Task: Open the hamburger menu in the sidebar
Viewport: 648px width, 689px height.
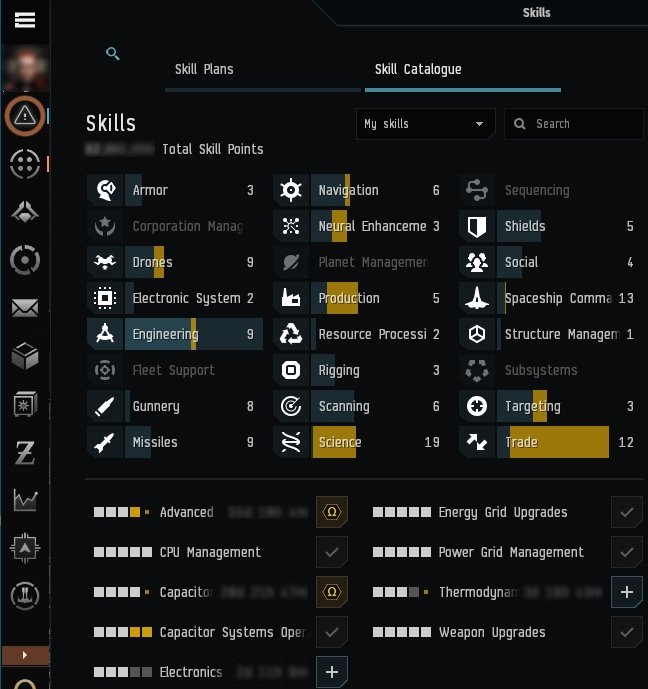Action: [x=25, y=20]
